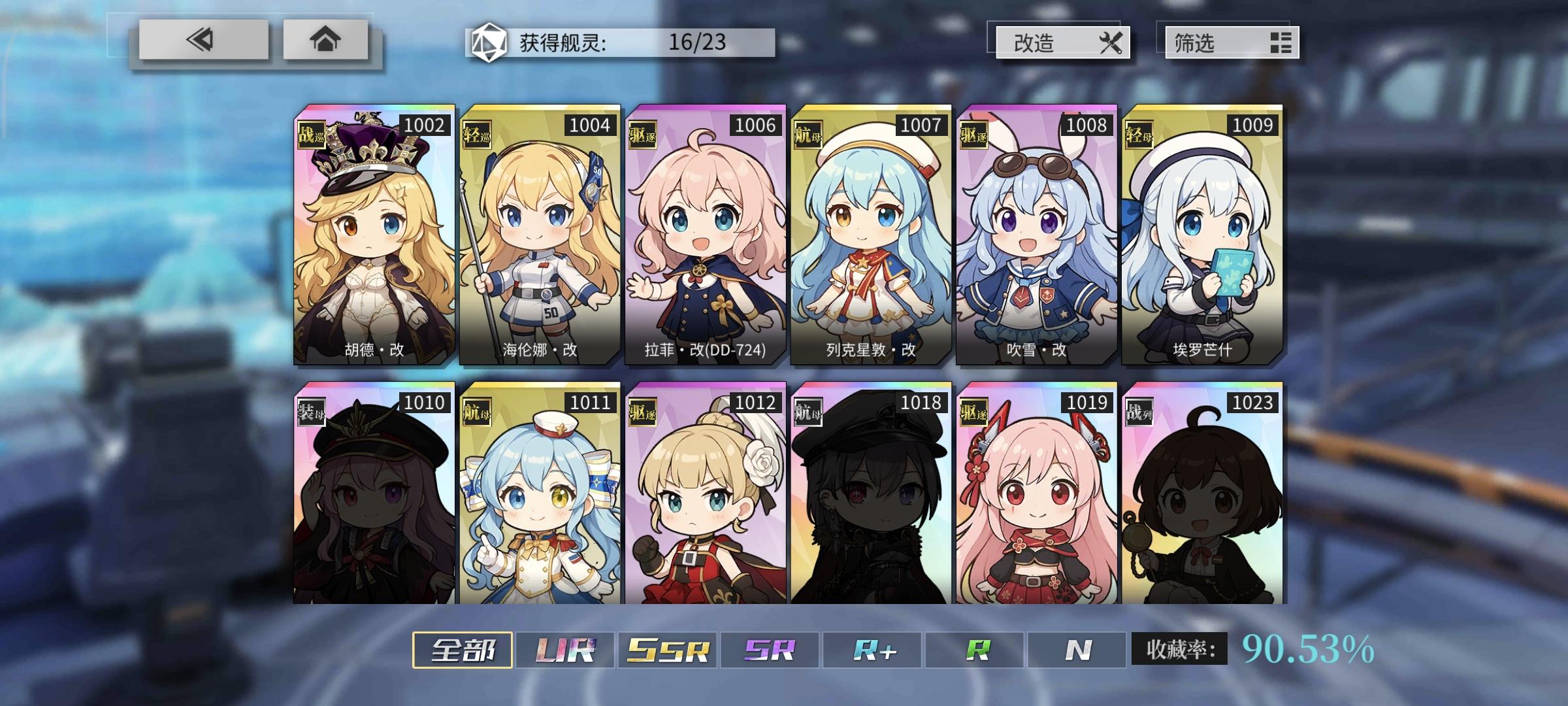Image resolution: width=1568 pixels, height=706 pixels.
Task: Click the grid icon beside 筛选
Action: point(1282,44)
